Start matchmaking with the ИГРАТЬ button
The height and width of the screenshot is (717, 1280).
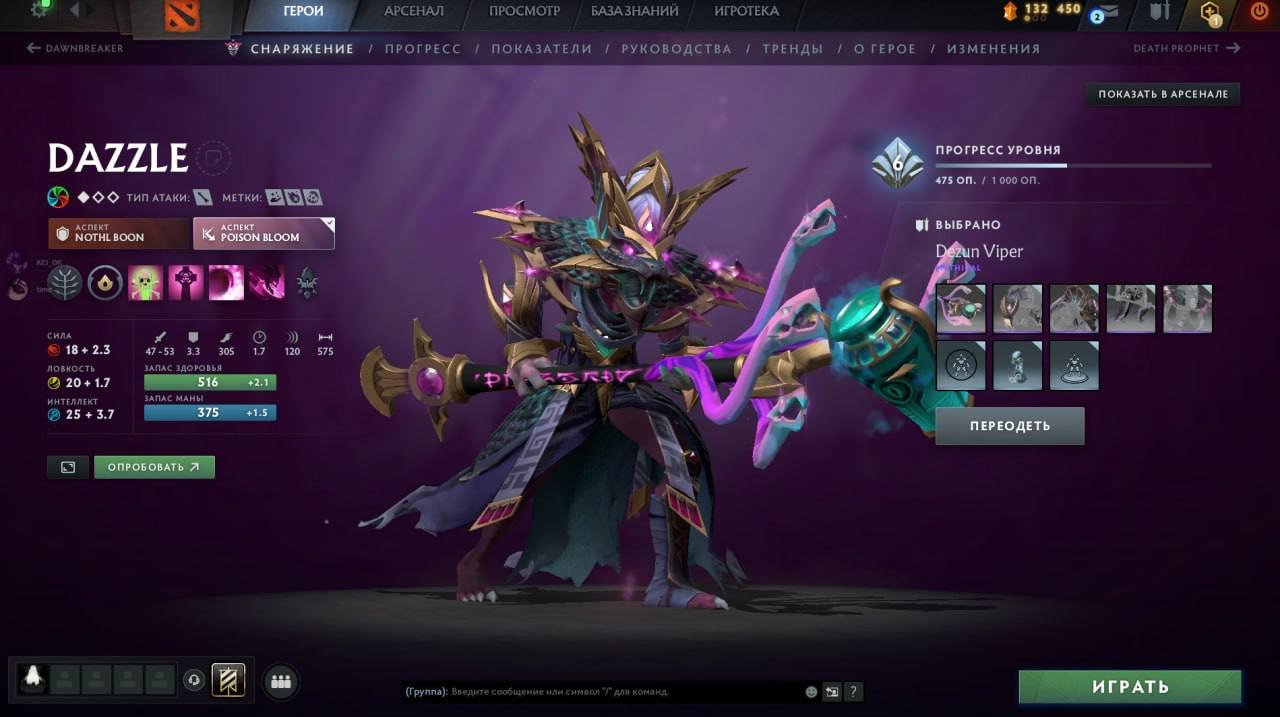click(x=1130, y=687)
